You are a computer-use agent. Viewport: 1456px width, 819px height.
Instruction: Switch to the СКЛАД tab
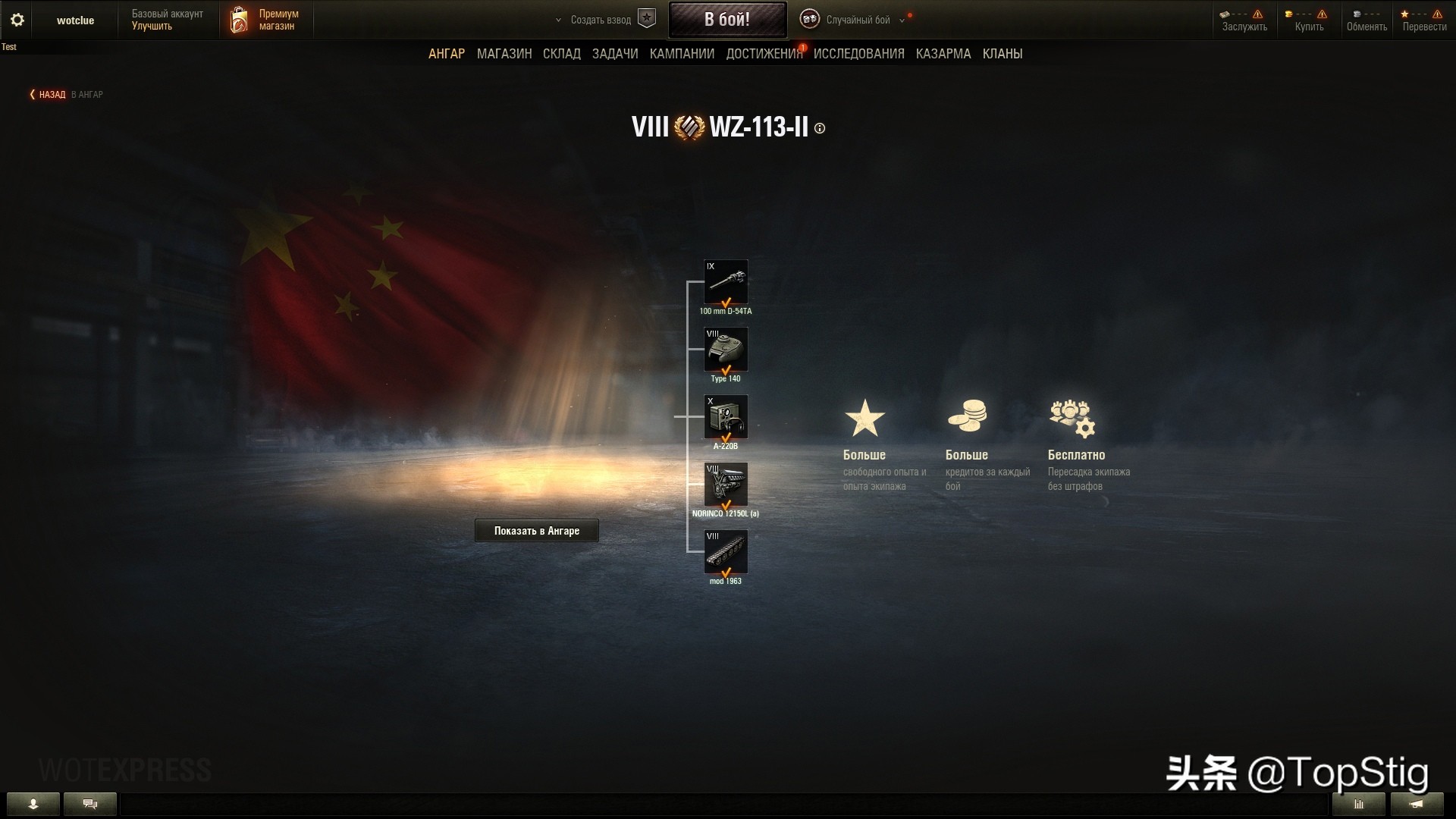562,54
